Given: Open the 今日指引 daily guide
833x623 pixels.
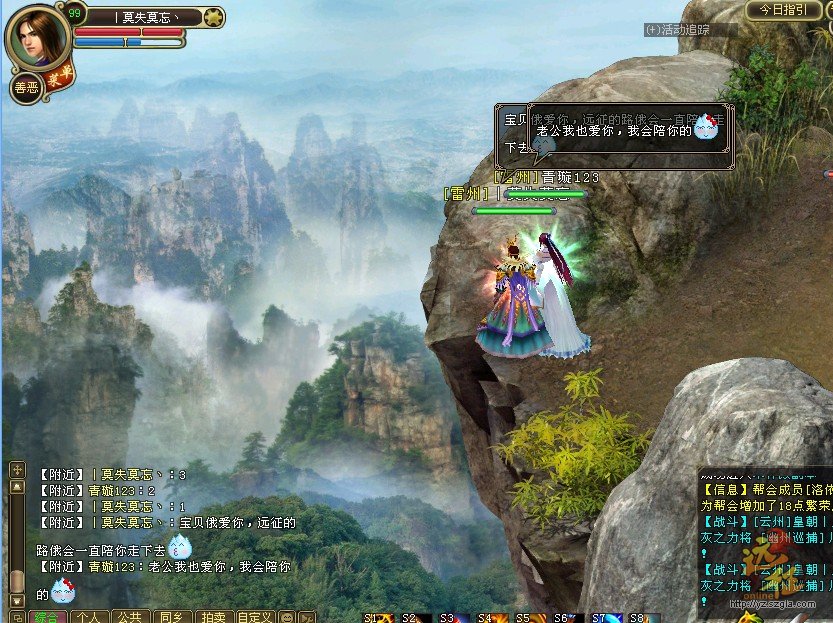Looking at the screenshot, I should 783,9.
